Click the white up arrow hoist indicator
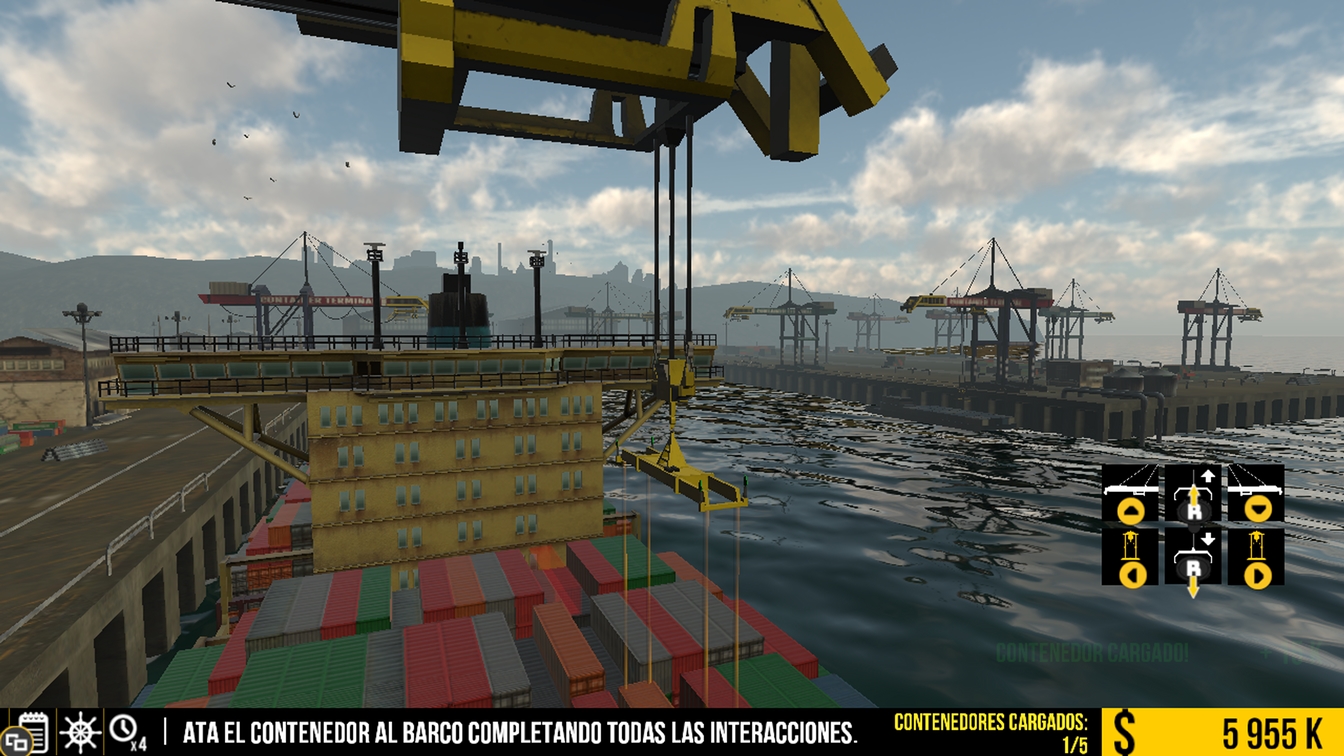The height and width of the screenshot is (756, 1344). (1208, 475)
